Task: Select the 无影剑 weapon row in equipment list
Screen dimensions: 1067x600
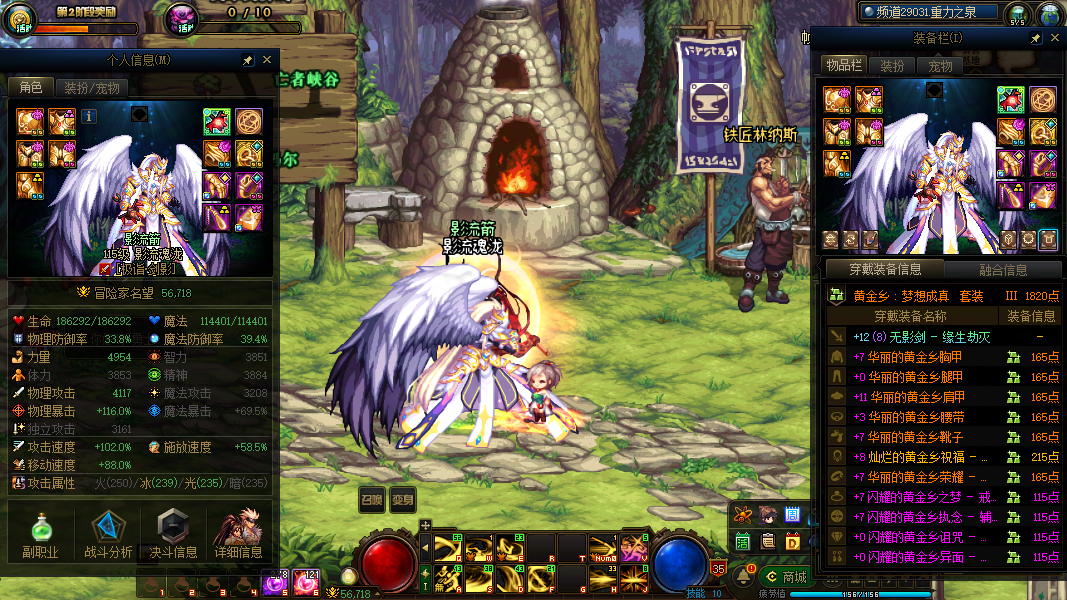Action: pos(920,337)
